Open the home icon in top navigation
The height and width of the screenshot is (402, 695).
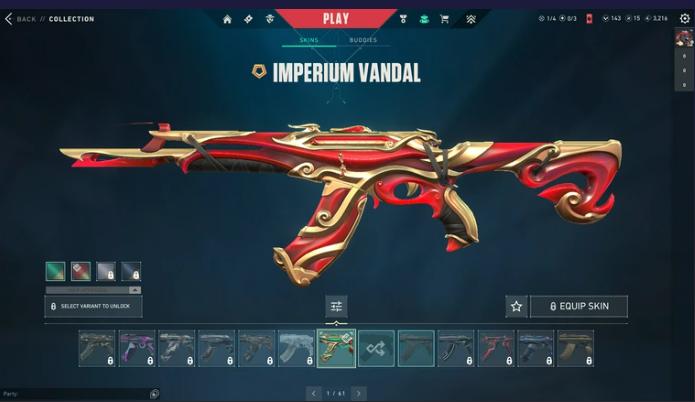[227, 19]
